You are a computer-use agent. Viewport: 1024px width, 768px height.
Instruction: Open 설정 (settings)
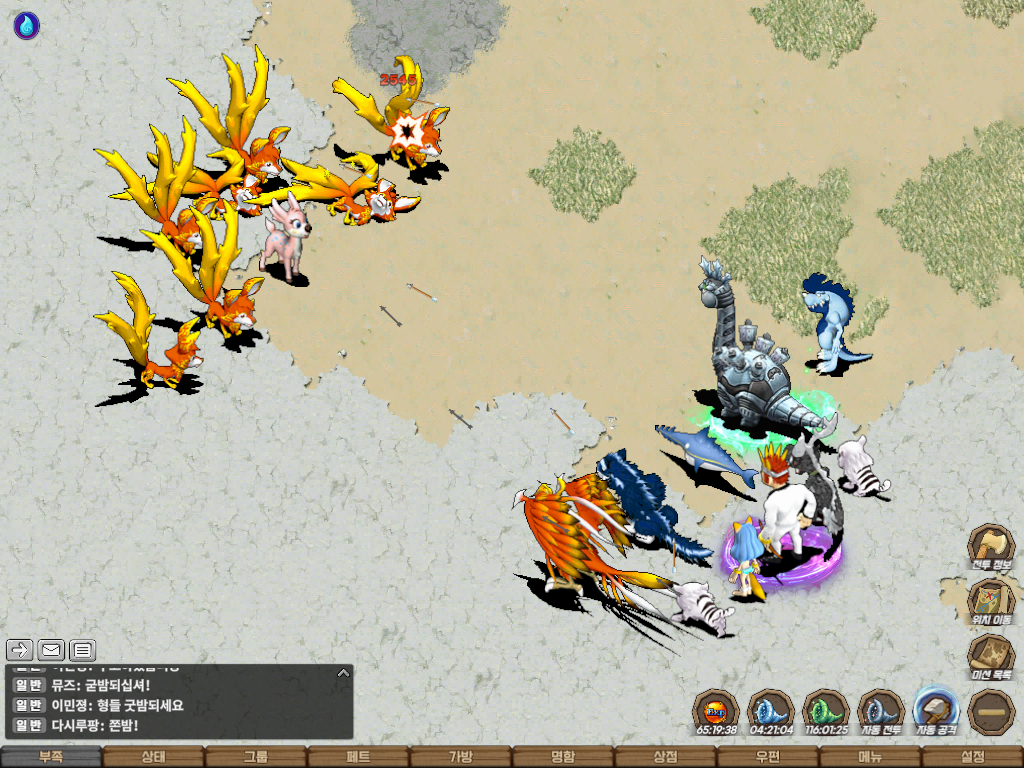[x=972, y=757]
